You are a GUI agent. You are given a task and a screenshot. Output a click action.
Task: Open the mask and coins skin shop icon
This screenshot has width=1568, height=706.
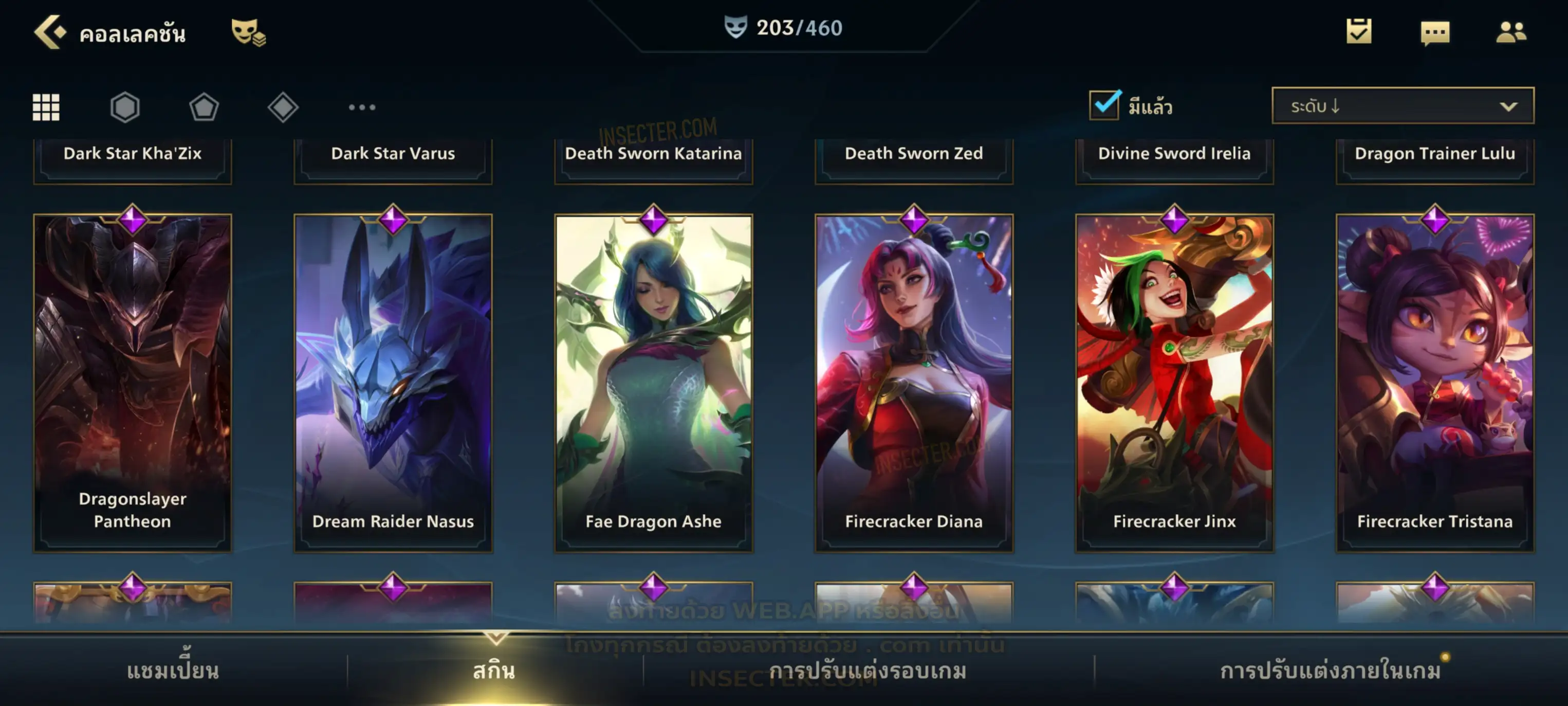(x=248, y=32)
